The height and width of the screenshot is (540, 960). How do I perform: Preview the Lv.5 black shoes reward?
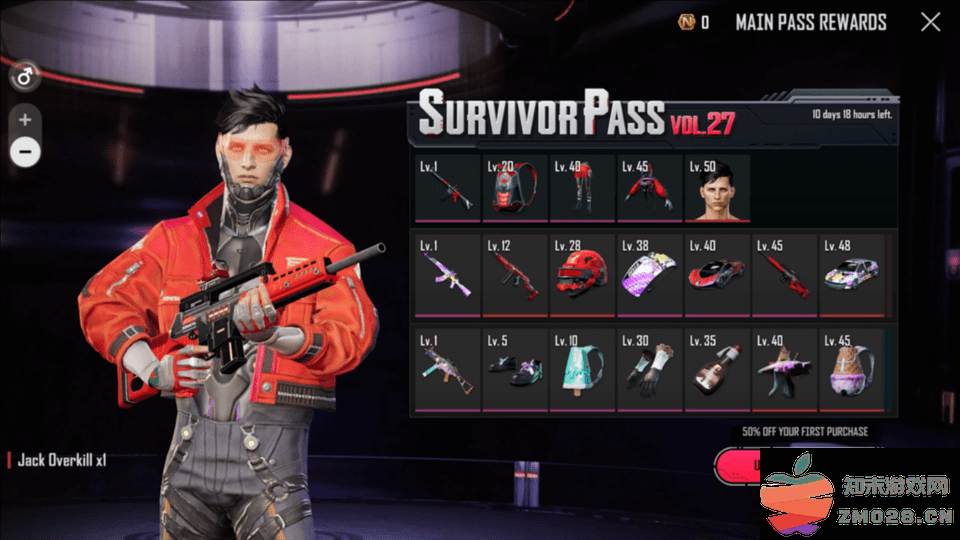click(x=514, y=368)
